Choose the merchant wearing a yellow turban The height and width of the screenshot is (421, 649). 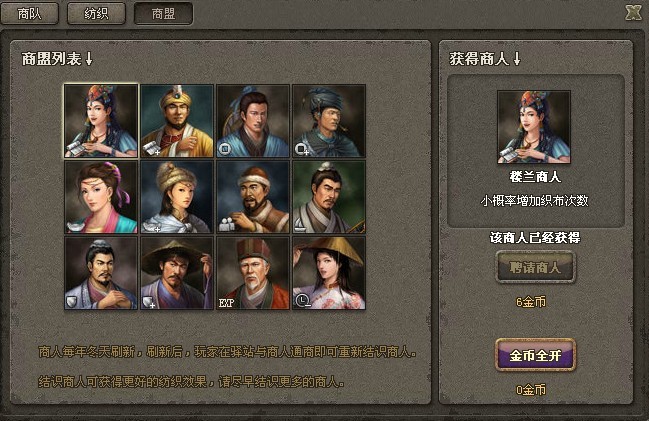point(177,121)
